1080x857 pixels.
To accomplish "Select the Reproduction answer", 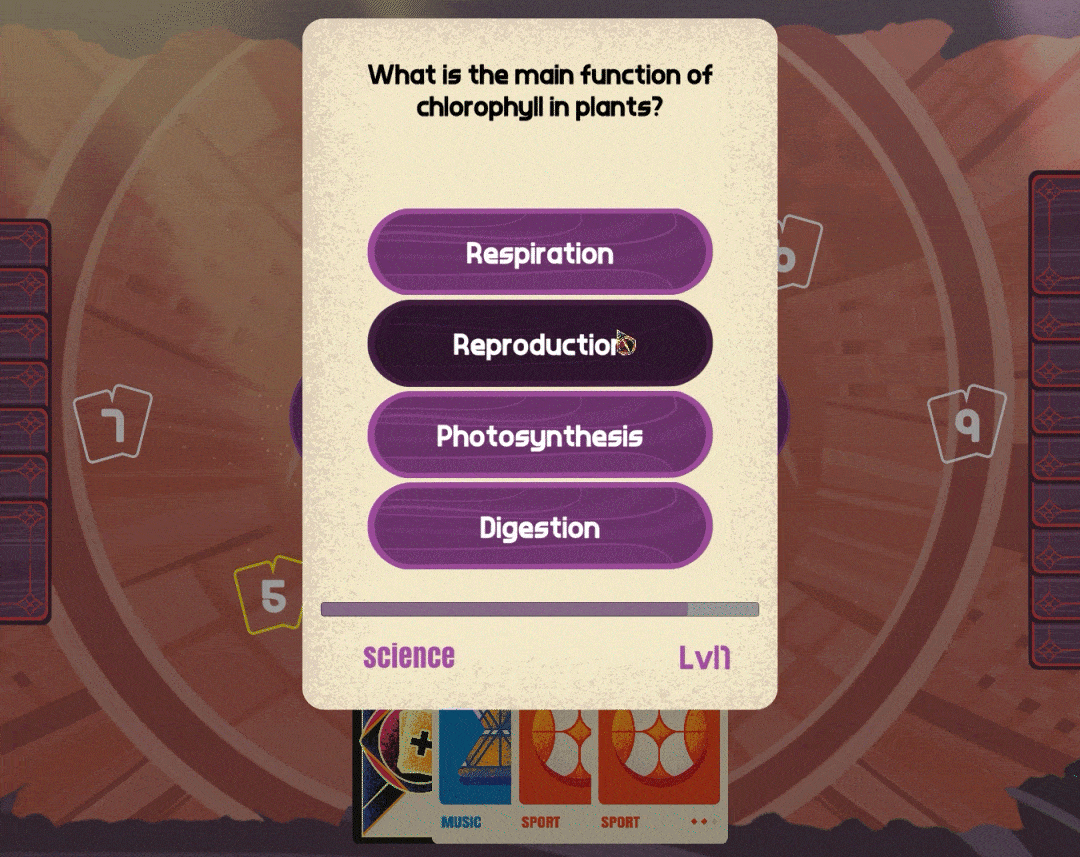I will coord(539,344).
